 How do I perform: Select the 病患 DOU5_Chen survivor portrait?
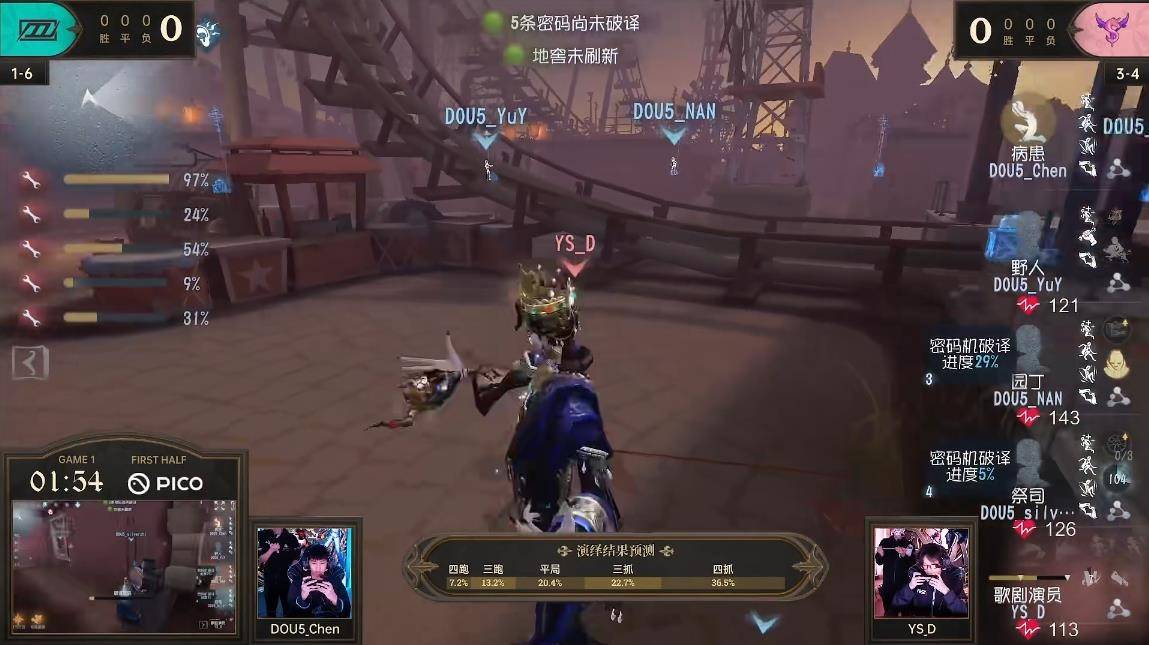pyautogui.click(x=1027, y=122)
